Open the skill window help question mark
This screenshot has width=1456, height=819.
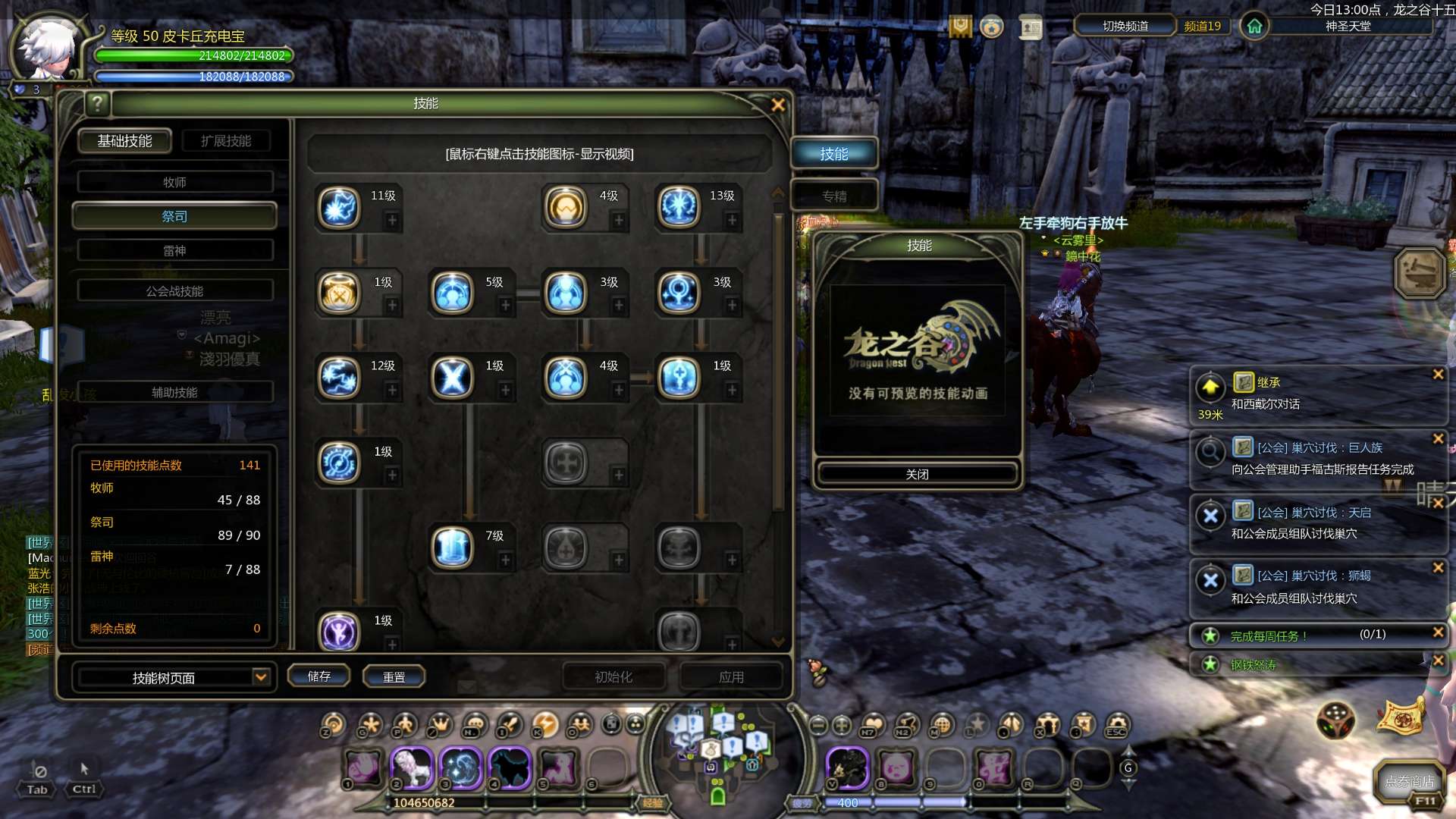tap(97, 103)
